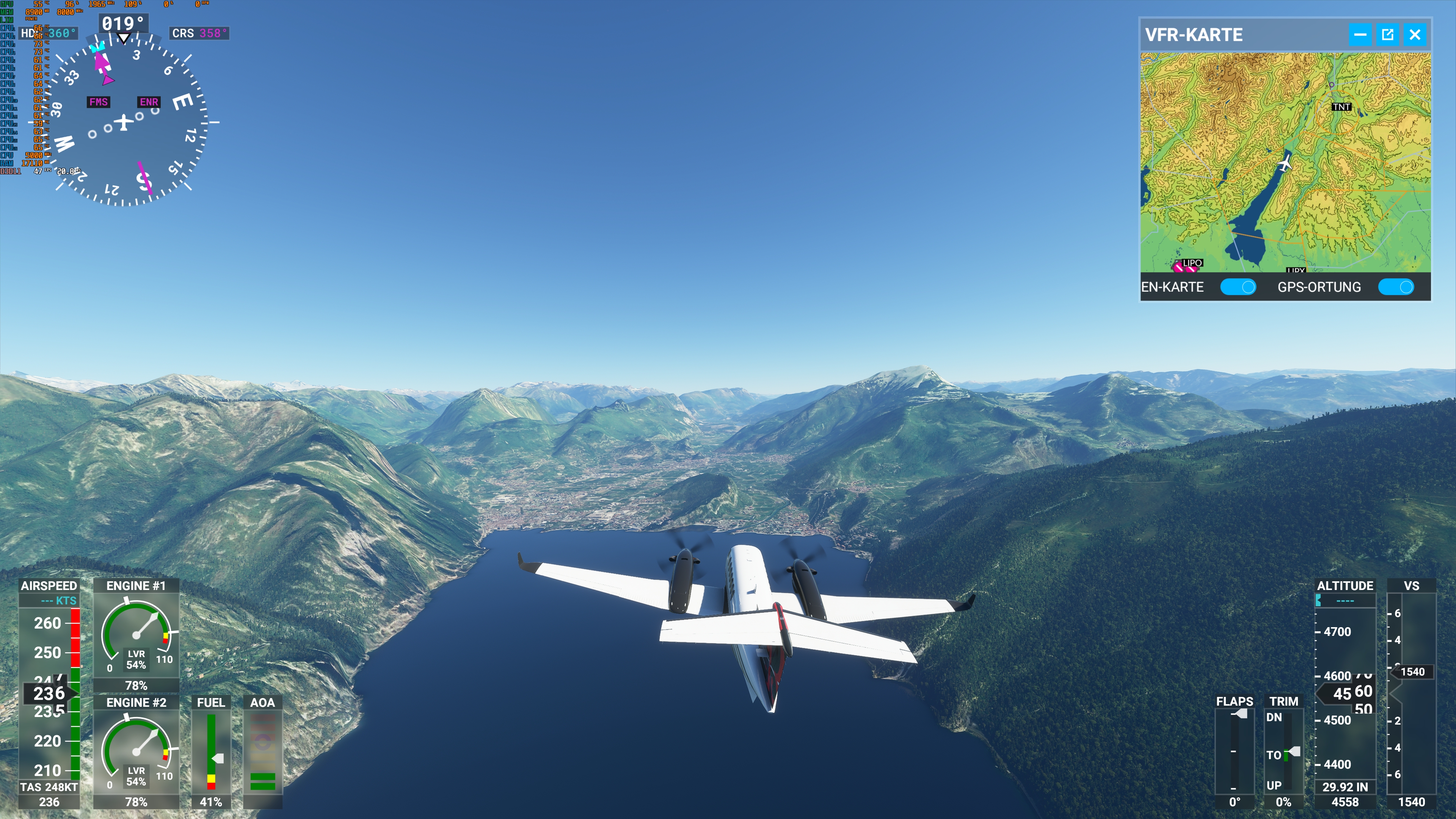The width and height of the screenshot is (1456, 819).
Task: Open the VFR map in a separate window
Action: point(1388,35)
